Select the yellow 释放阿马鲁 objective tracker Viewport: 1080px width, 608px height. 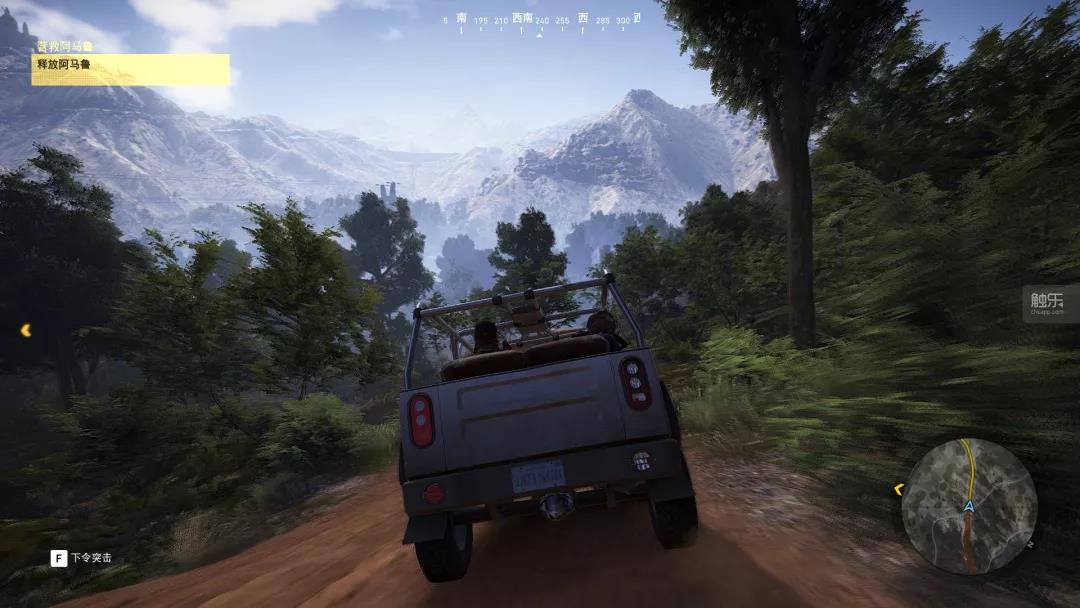point(130,69)
